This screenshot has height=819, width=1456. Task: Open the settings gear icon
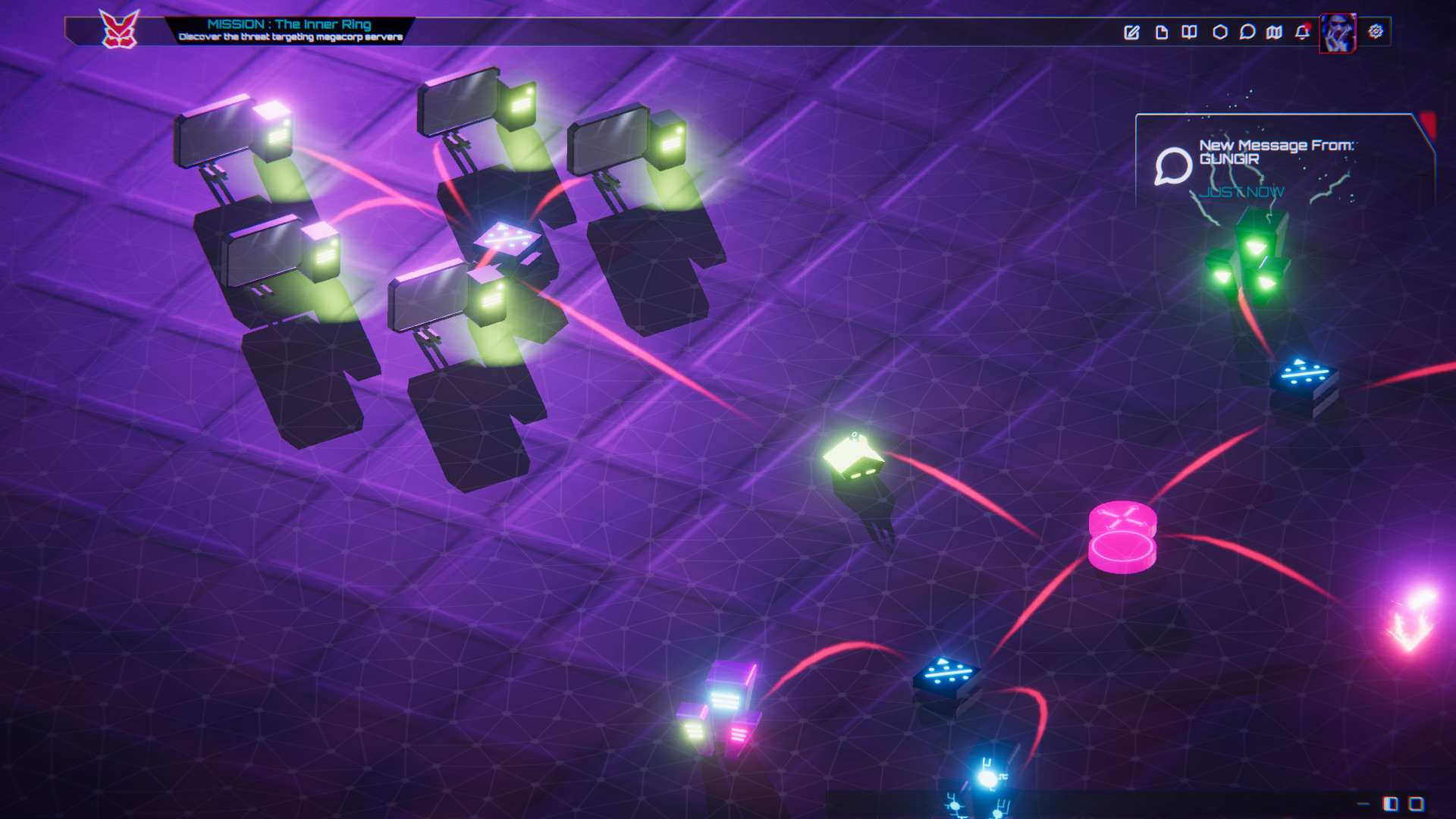click(1376, 33)
